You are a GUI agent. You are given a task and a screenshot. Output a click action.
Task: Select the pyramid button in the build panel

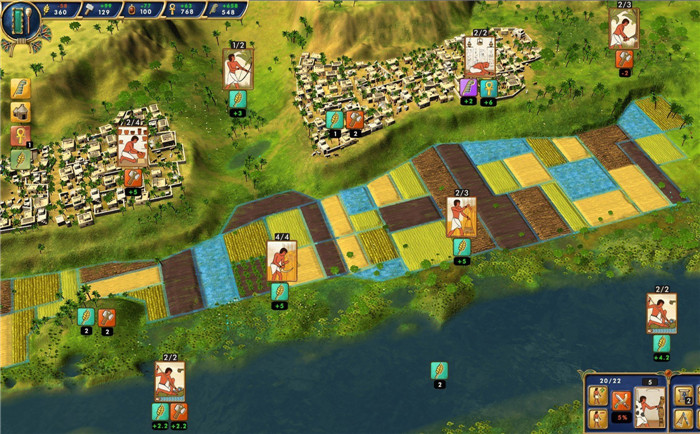pyautogui.click(x=684, y=421)
